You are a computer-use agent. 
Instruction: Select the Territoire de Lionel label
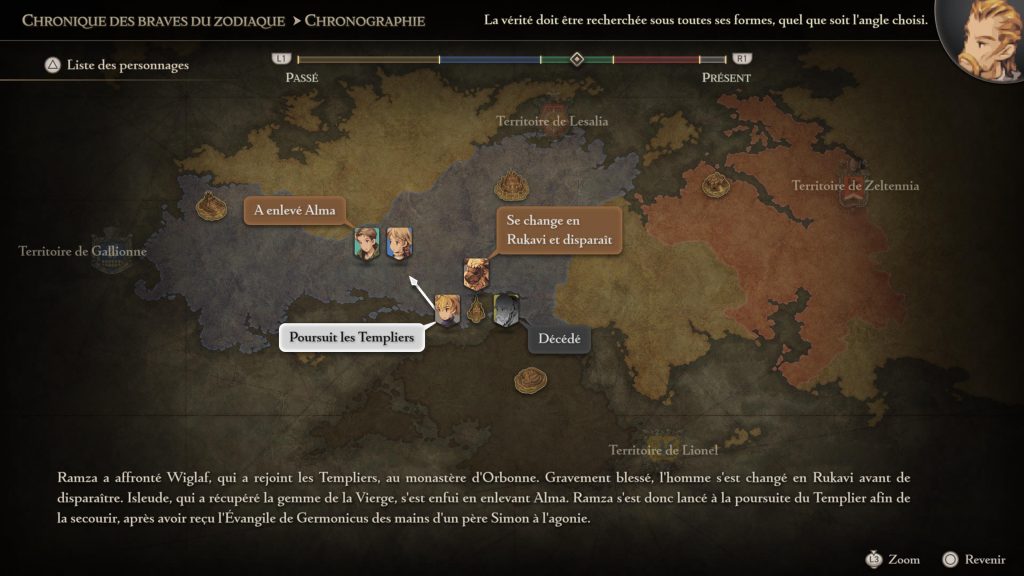point(664,450)
